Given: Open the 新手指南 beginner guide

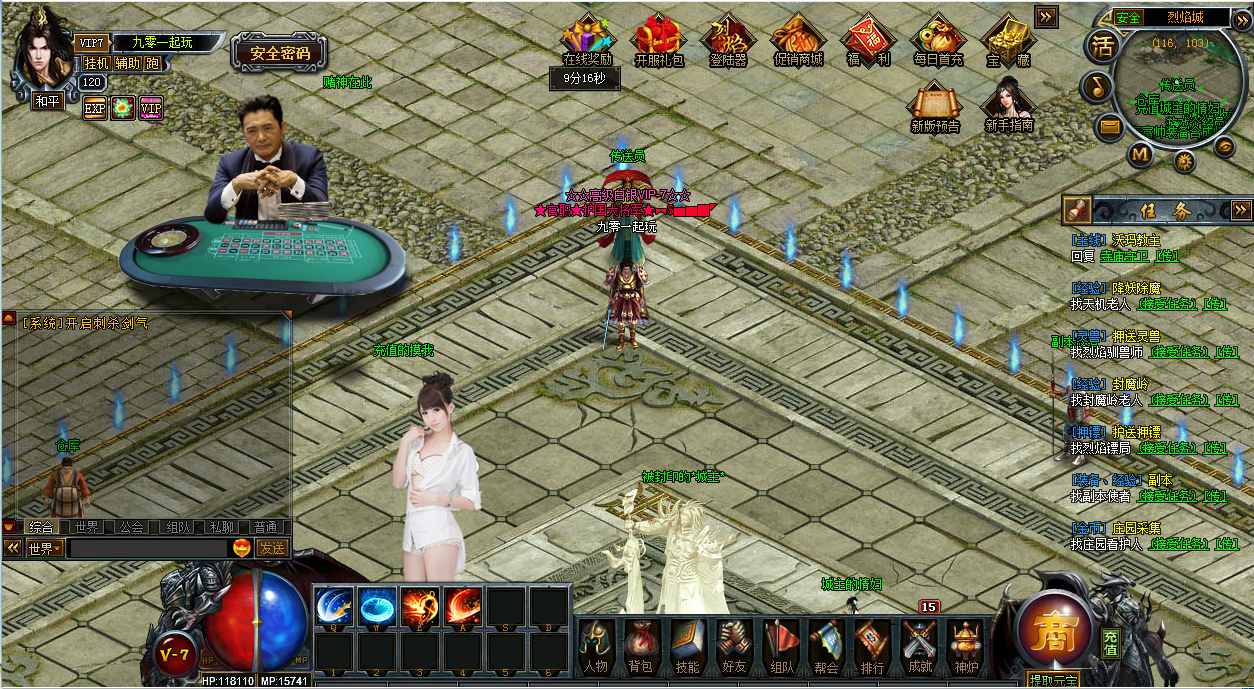Looking at the screenshot, I should tap(1008, 106).
